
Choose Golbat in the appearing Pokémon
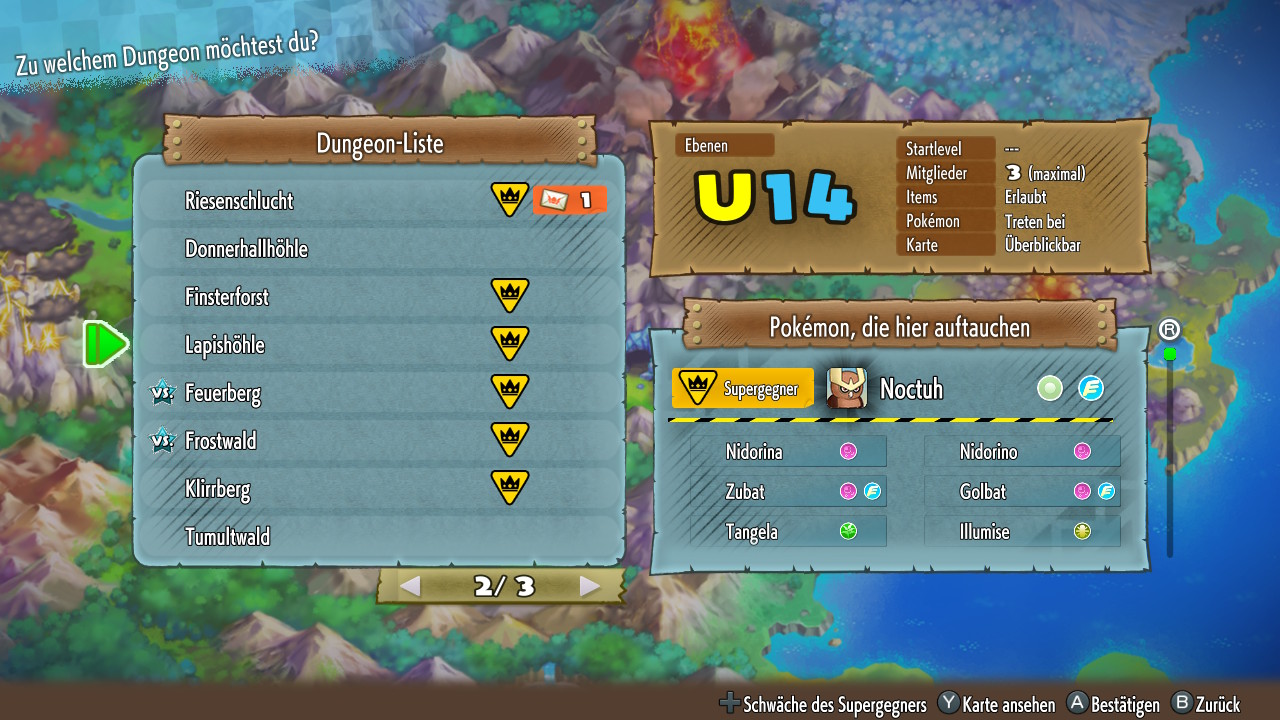click(1022, 492)
